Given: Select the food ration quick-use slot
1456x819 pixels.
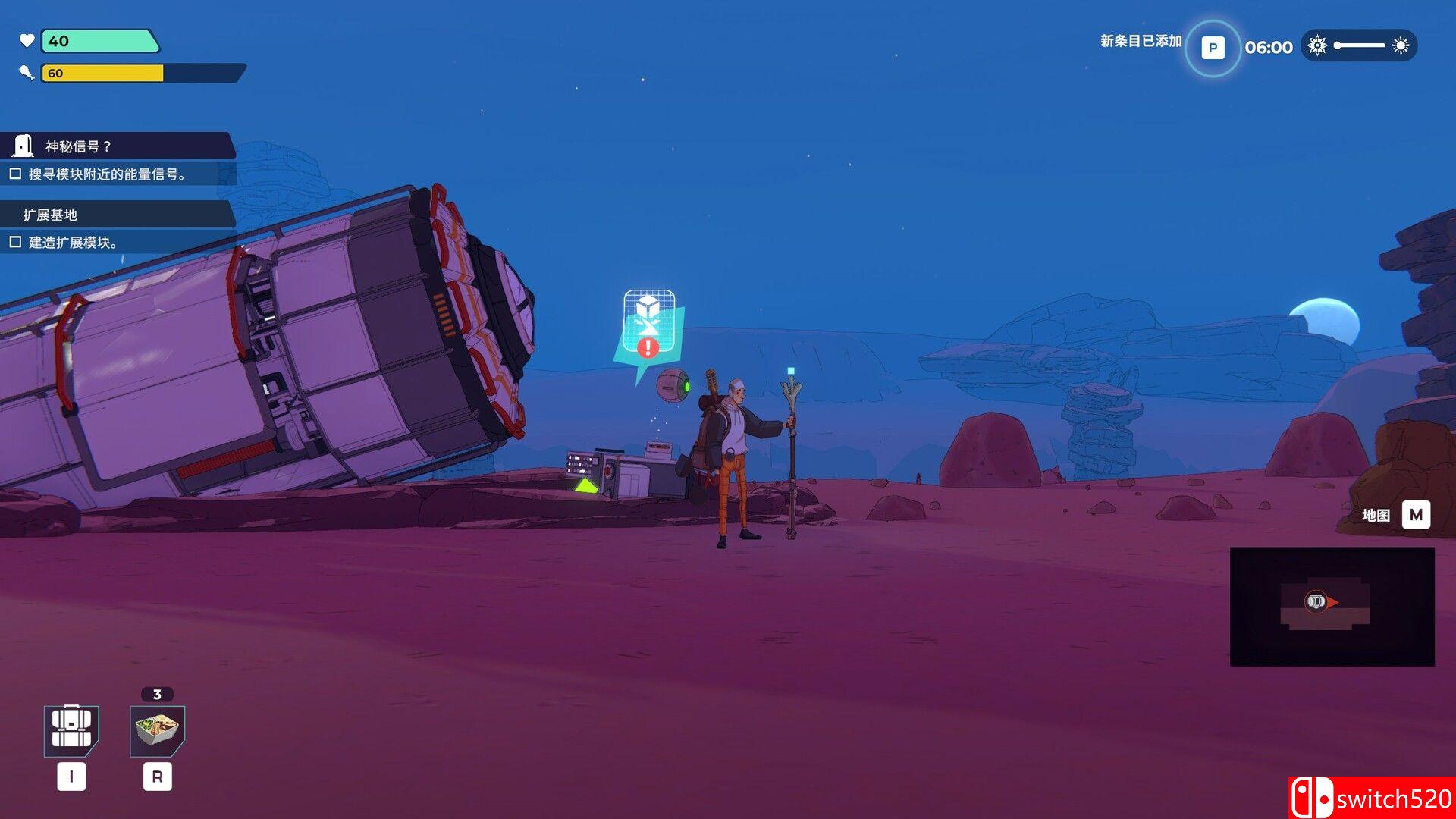Looking at the screenshot, I should (158, 730).
